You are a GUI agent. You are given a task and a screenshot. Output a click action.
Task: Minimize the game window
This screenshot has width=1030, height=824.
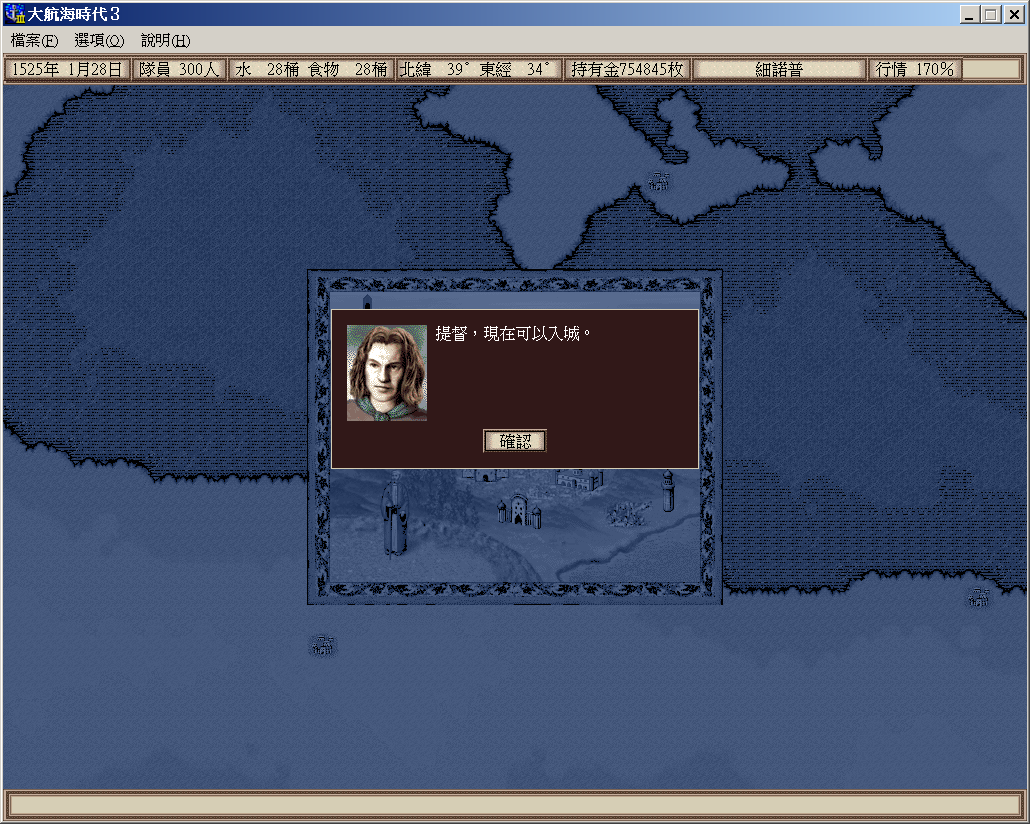coord(970,15)
